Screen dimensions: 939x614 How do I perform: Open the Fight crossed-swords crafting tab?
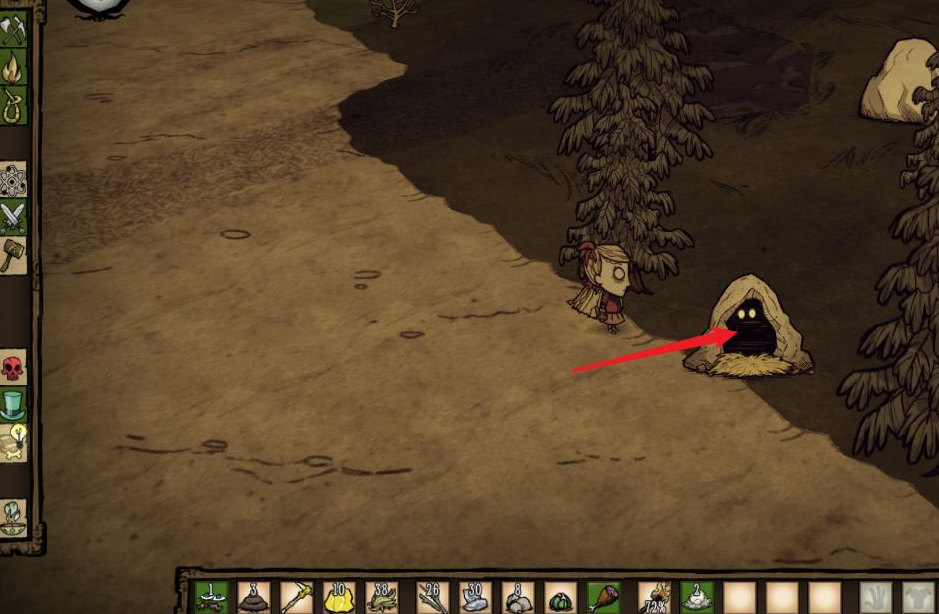pos(13,217)
